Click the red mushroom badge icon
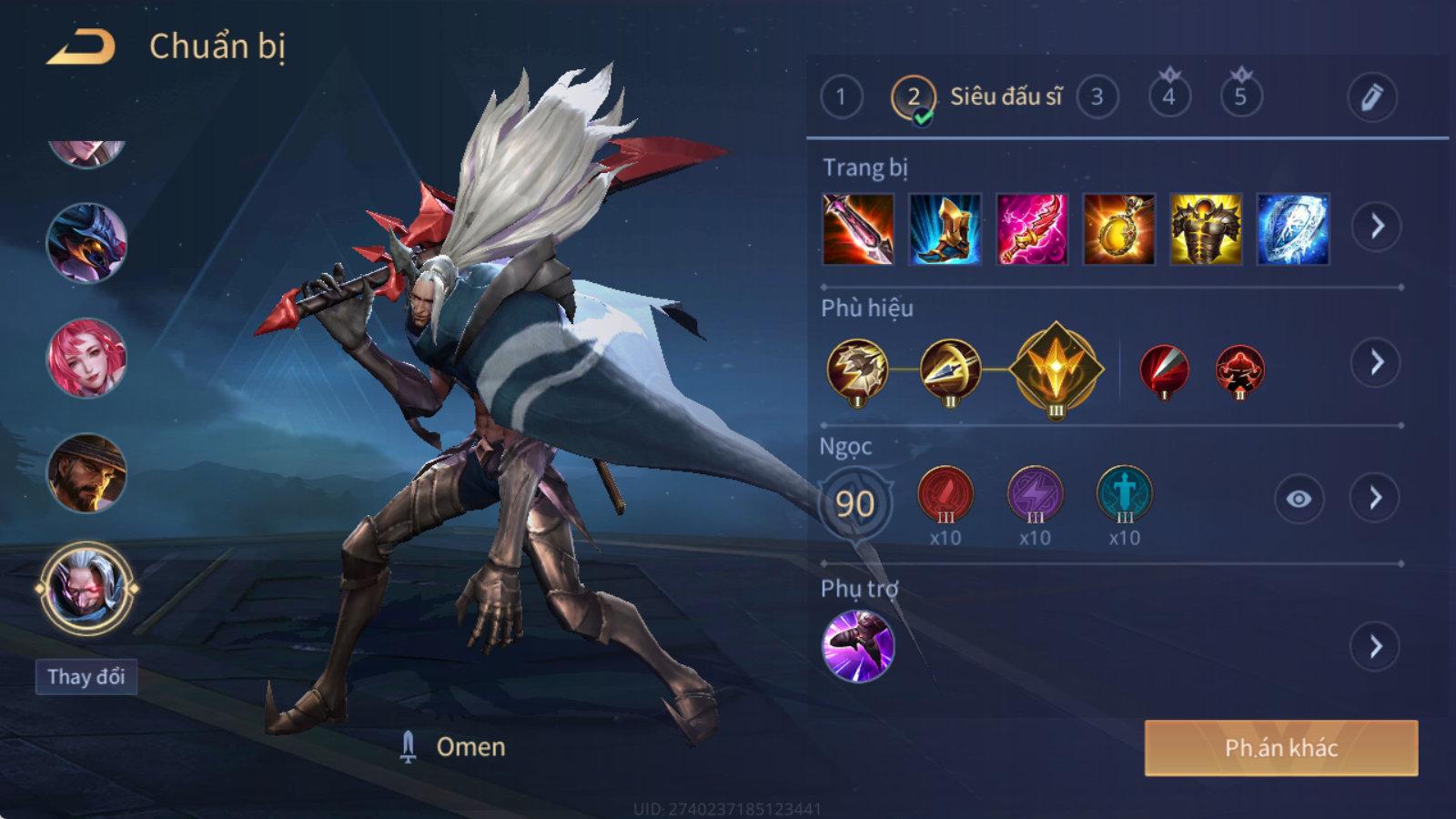The height and width of the screenshot is (819, 1456). point(1239,370)
